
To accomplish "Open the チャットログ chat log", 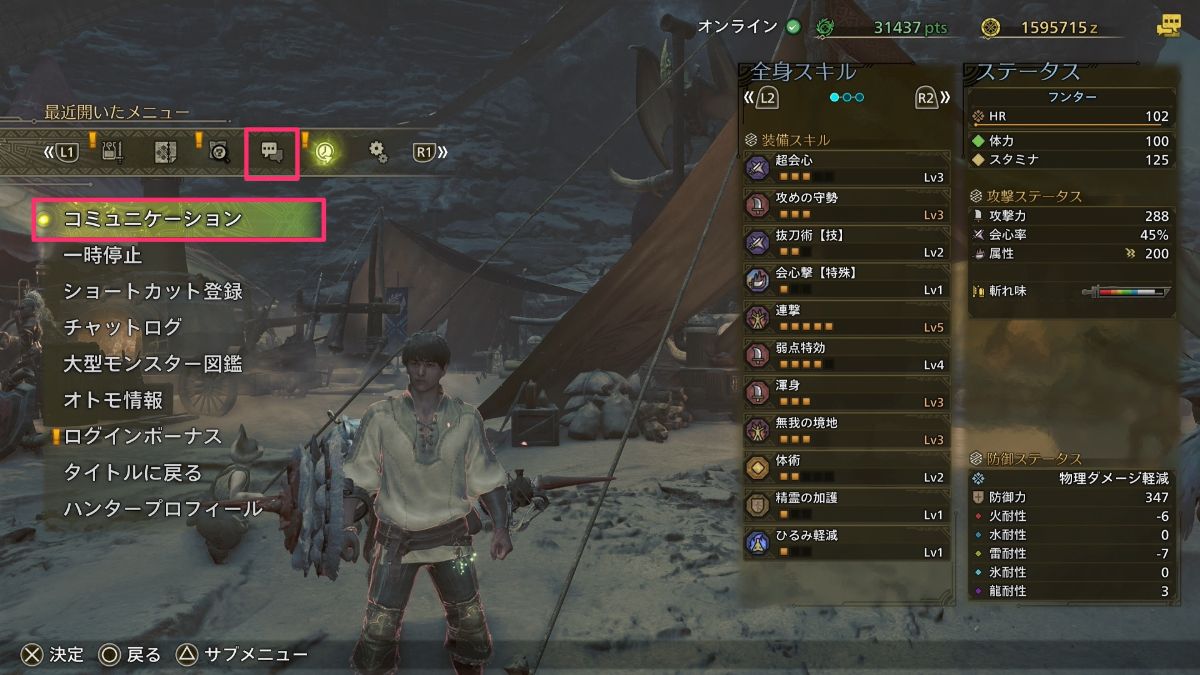I will (x=123, y=328).
